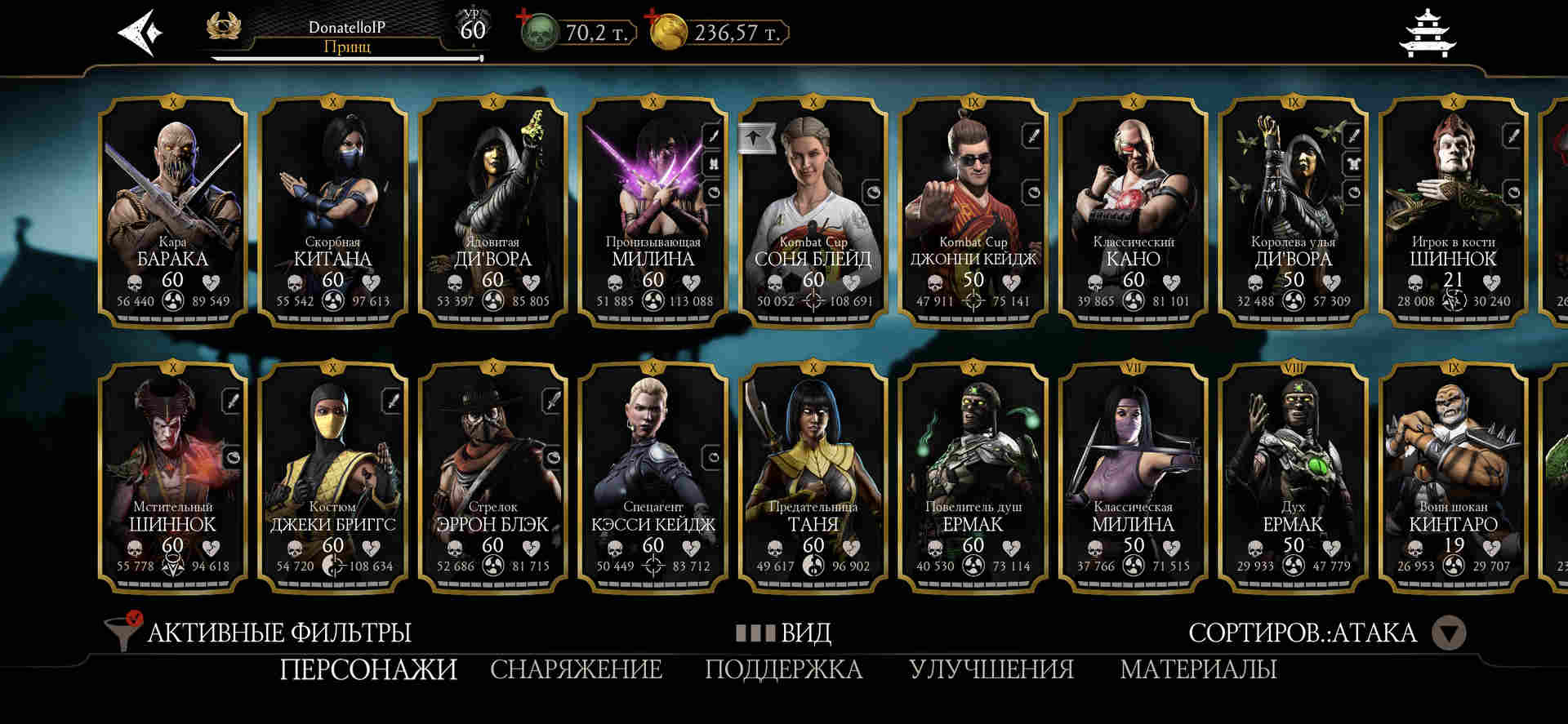Select the Кара Барака character card
This screenshot has width=1568, height=724.
point(173,211)
